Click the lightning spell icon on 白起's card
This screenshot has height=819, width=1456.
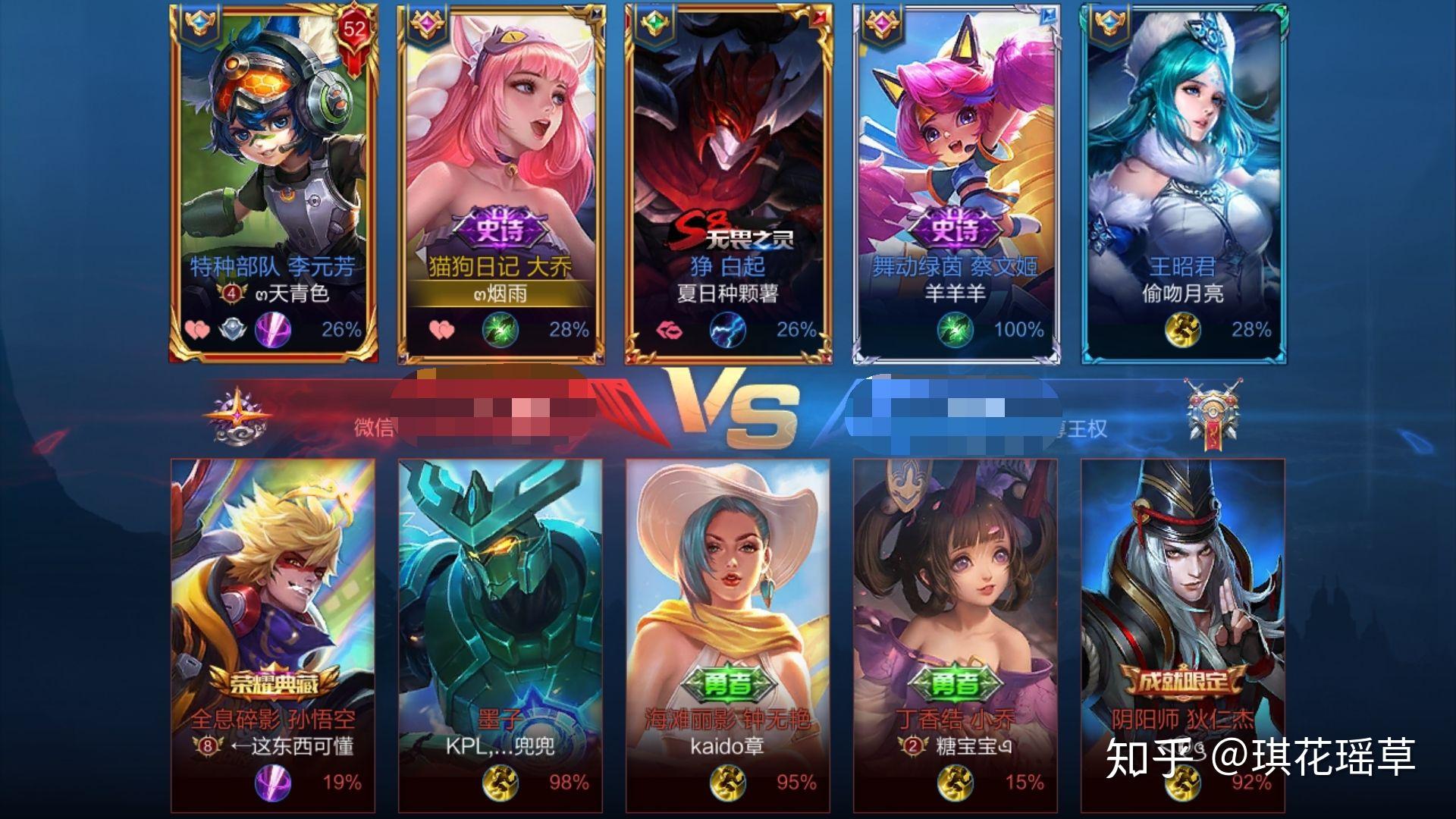pyautogui.click(x=727, y=330)
